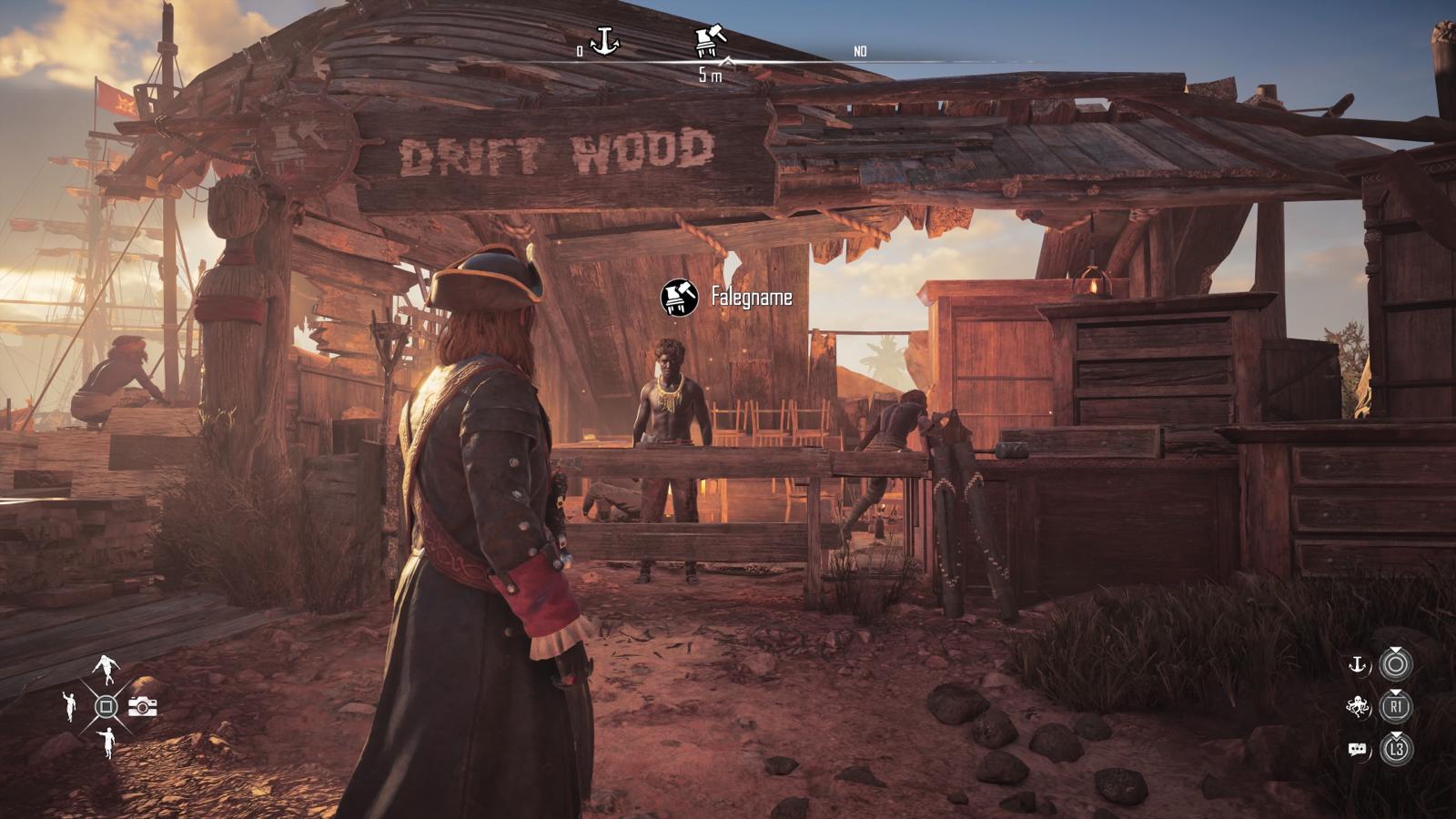The image size is (1456, 819).
Task: Choose the top dancing emote figure
Action: pos(106,669)
